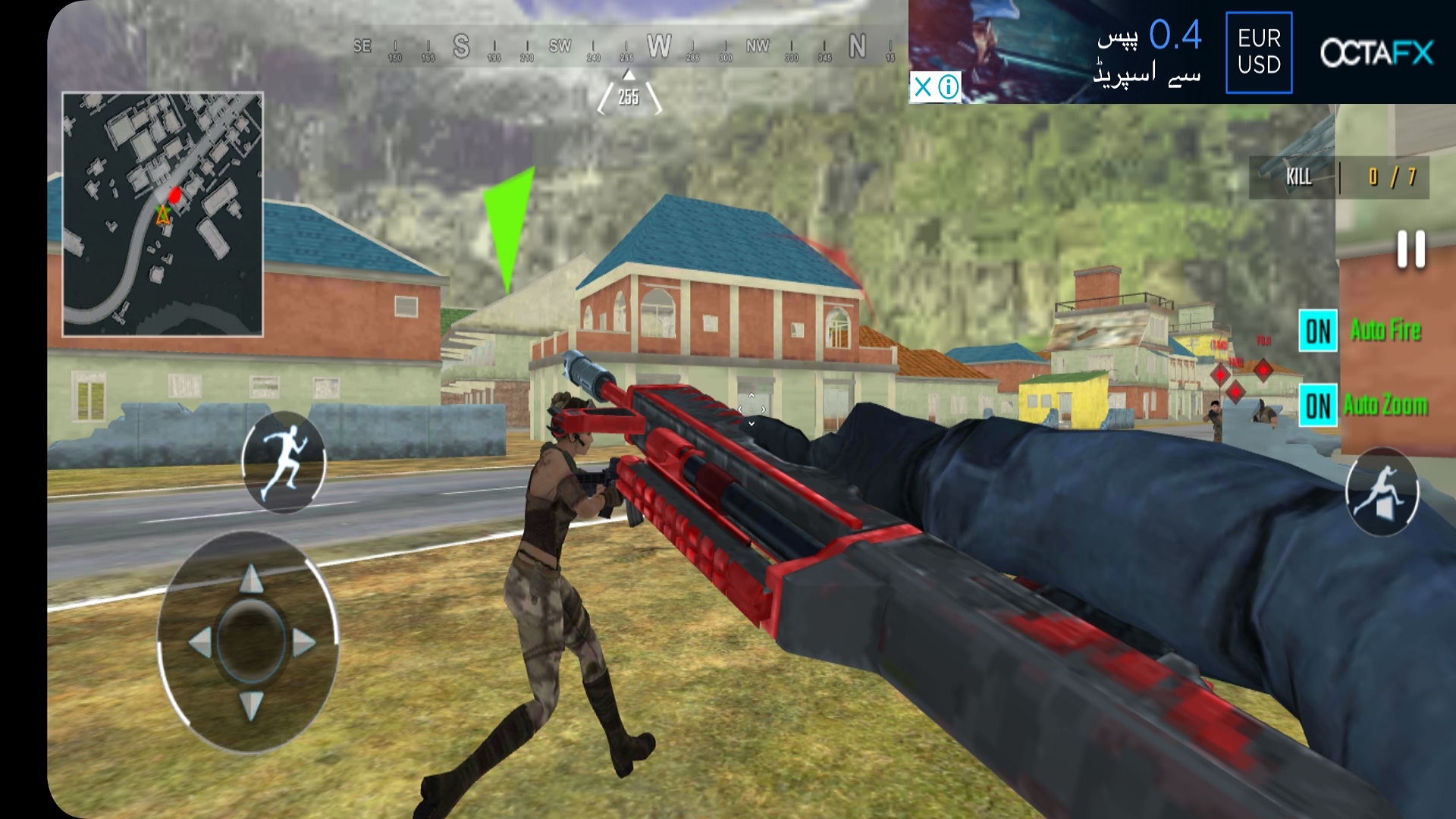The height and width of the screenshot is (819, 1456).
Task: Tap the red enemy dot on the minimap
Action: 175,196
